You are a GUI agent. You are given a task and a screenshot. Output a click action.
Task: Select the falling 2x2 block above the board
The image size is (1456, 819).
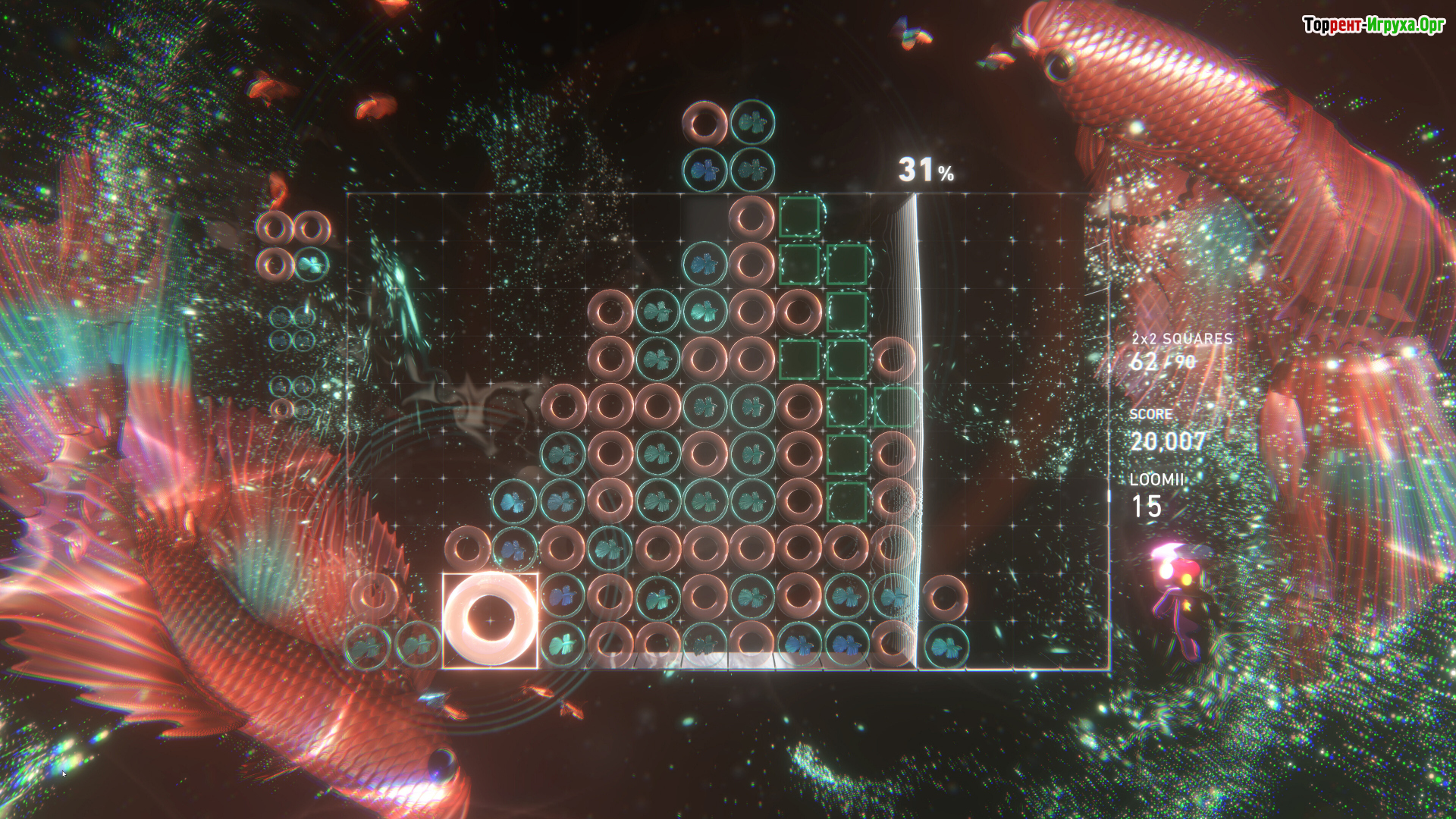(728, 146)
